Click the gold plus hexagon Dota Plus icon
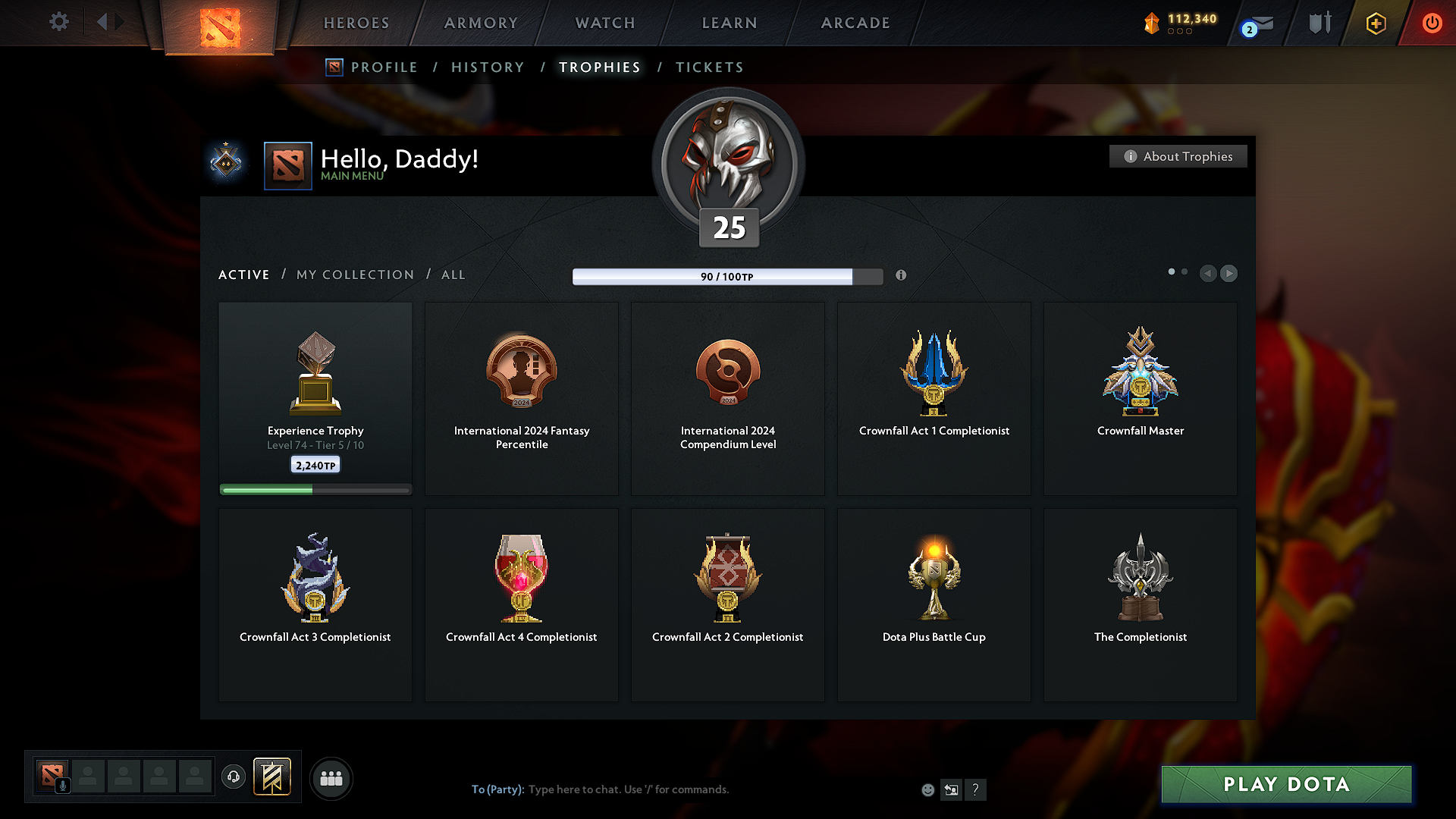 [x=1375, y=23]
